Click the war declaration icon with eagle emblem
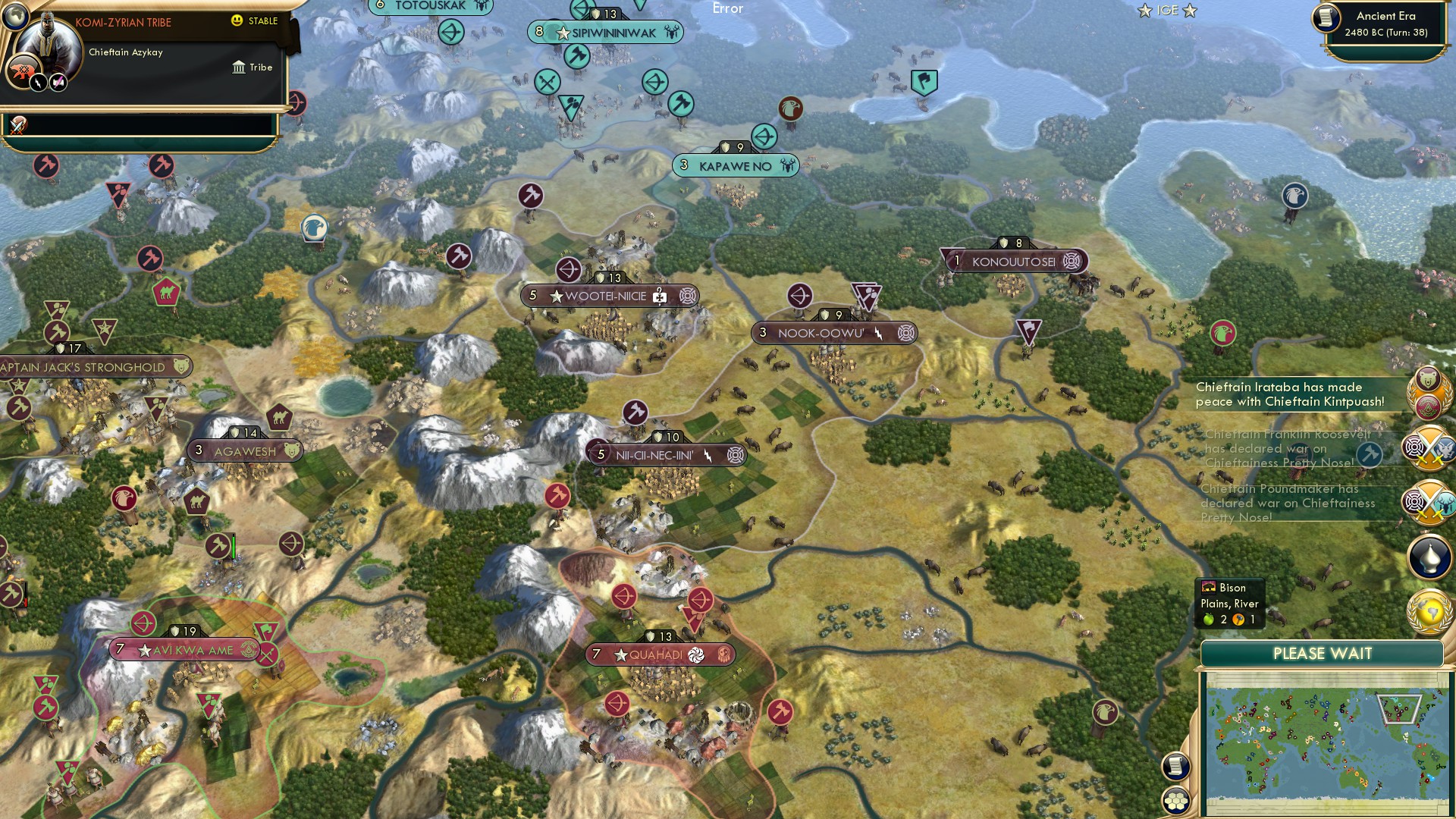The width and height of the screenshot is (1456, 819). tap(1429, 446)
